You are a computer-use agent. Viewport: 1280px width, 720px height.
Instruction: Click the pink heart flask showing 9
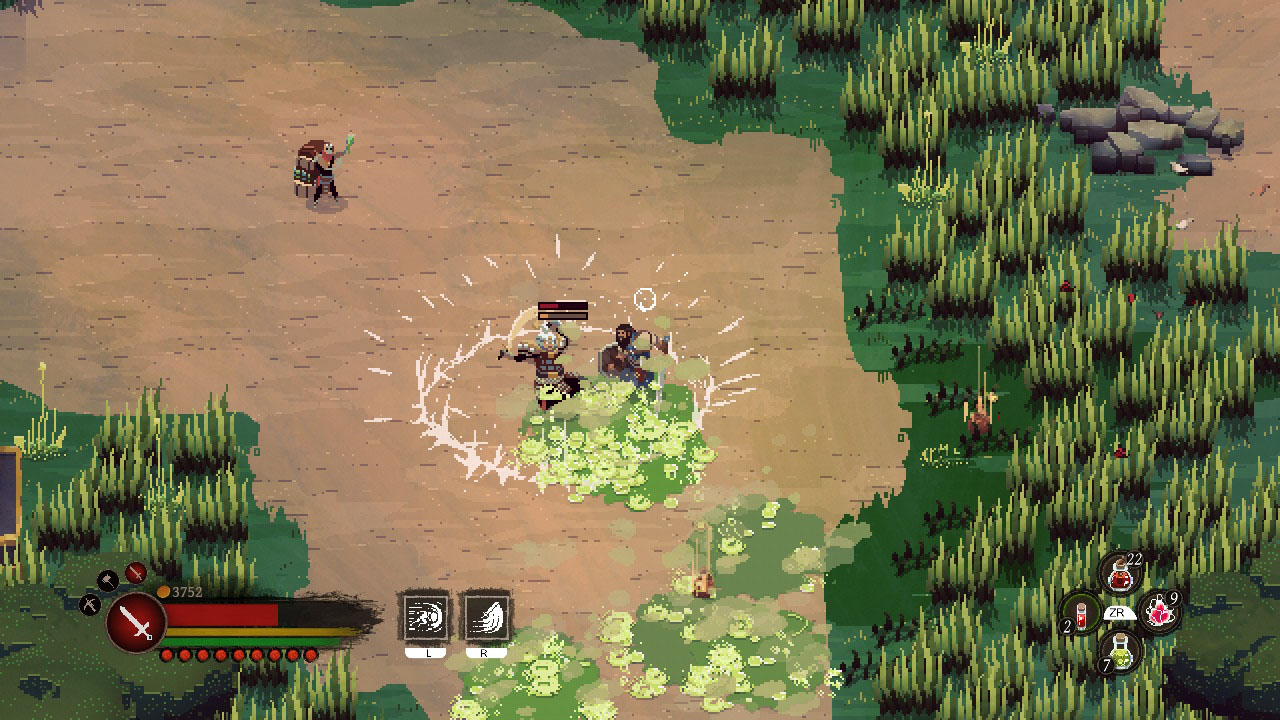click(x=1159, y=612)
